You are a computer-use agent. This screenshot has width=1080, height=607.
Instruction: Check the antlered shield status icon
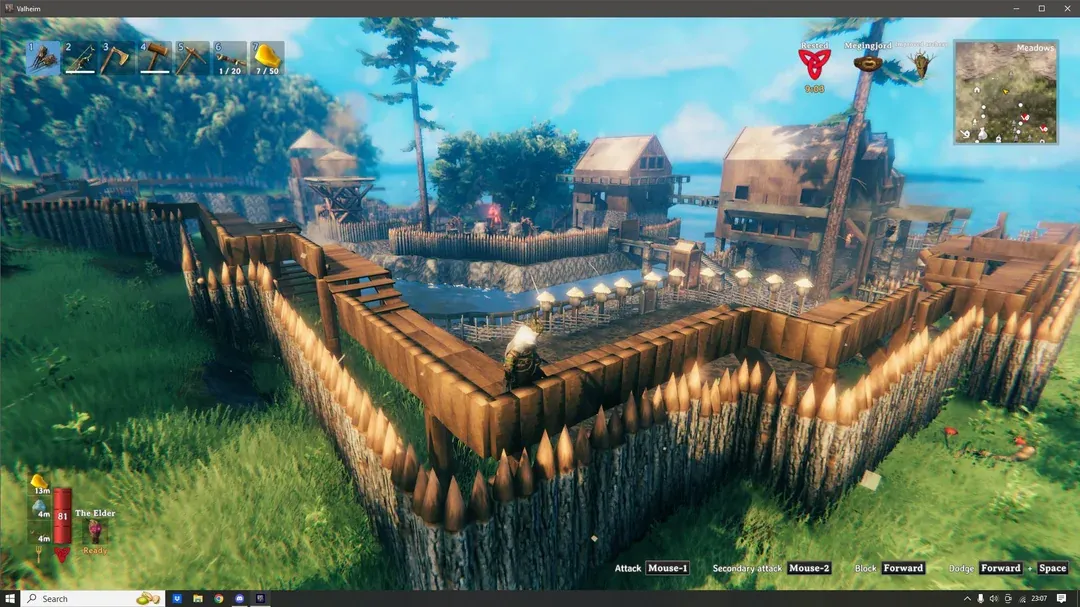(920, 65)
